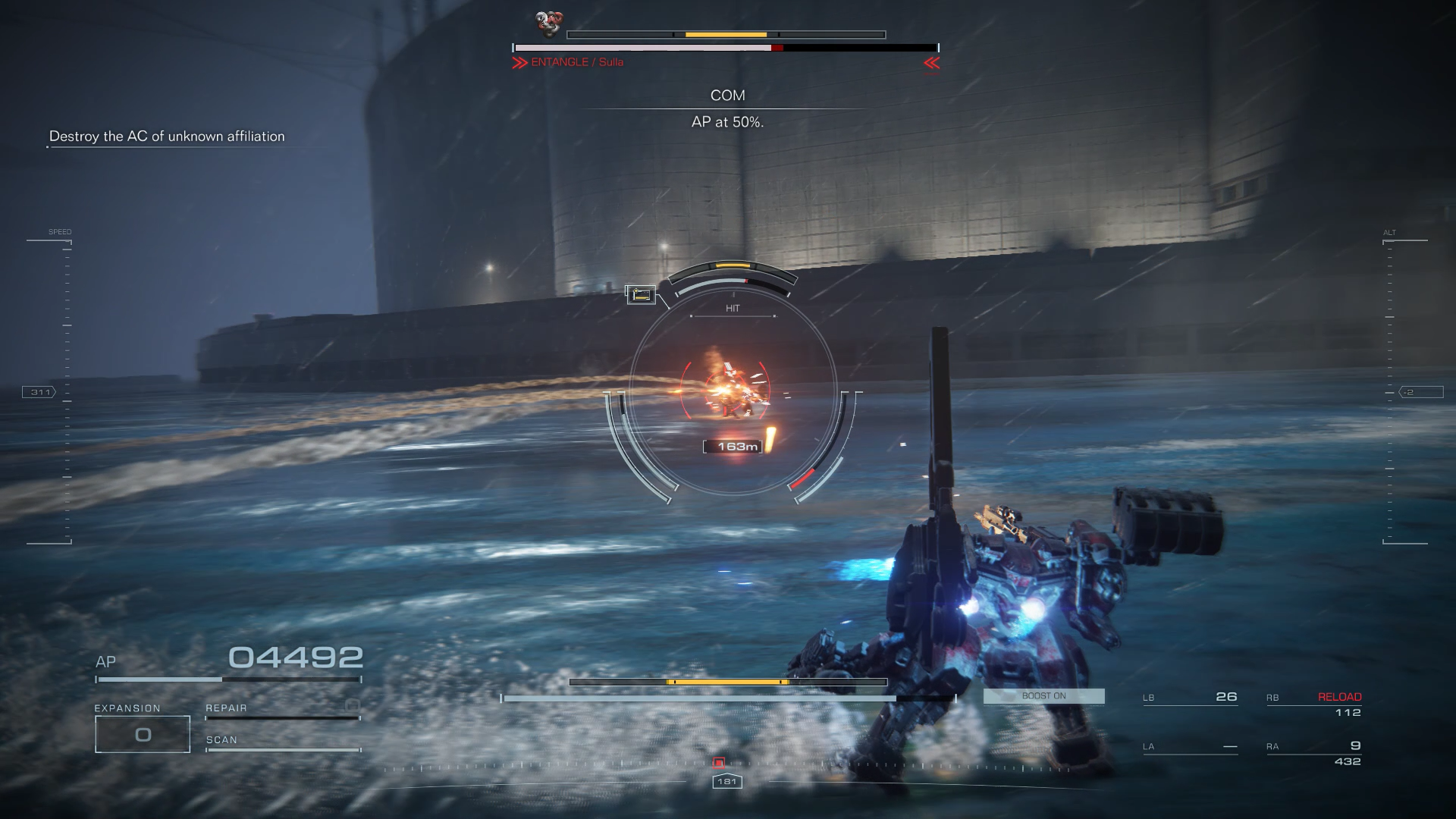Click the SPEED gauge readout showing 311
This screenshot has height=819, width=1456.
tap(39, 392)
